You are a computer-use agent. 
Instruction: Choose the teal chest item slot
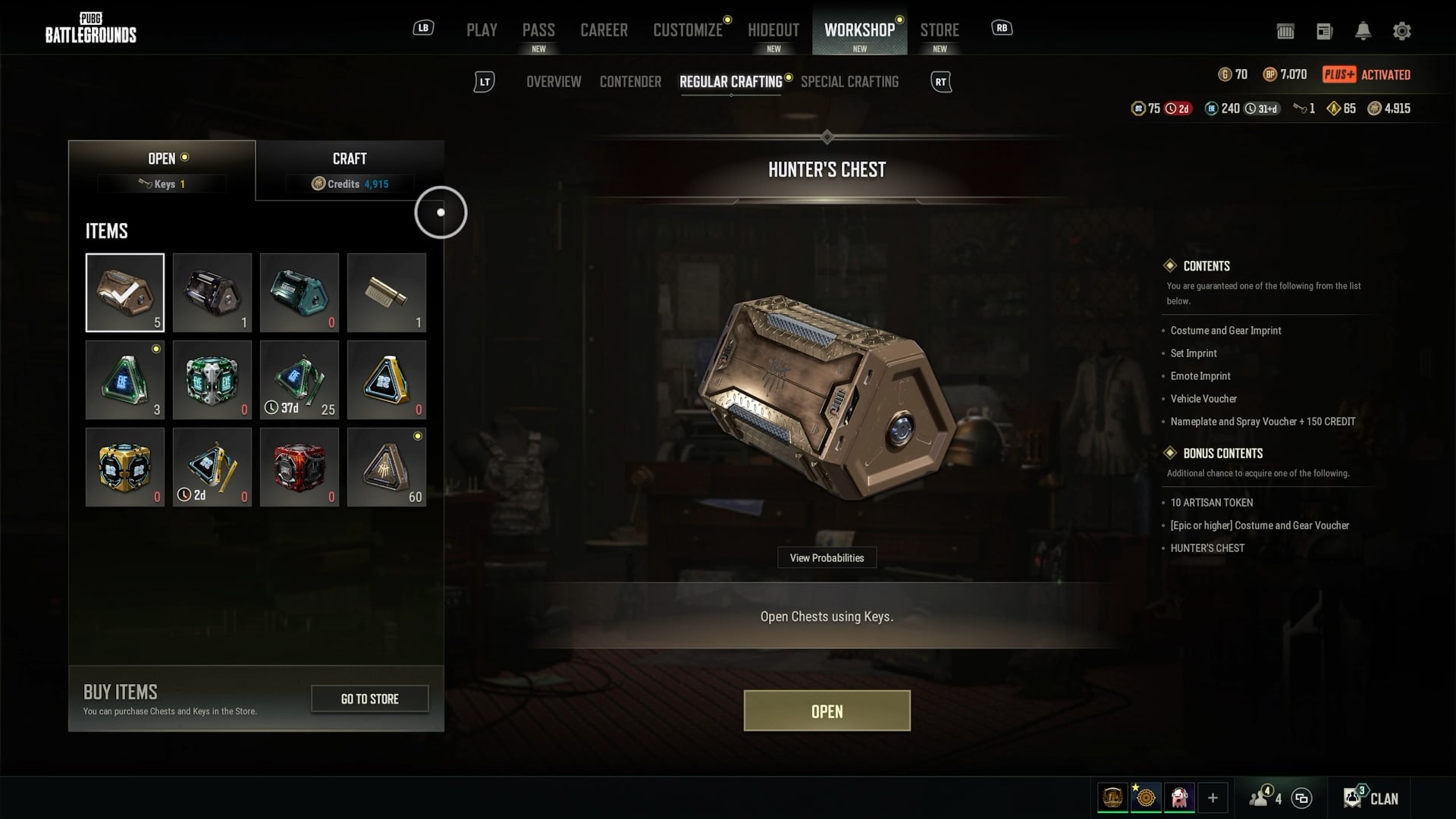(x=300, y=293)
